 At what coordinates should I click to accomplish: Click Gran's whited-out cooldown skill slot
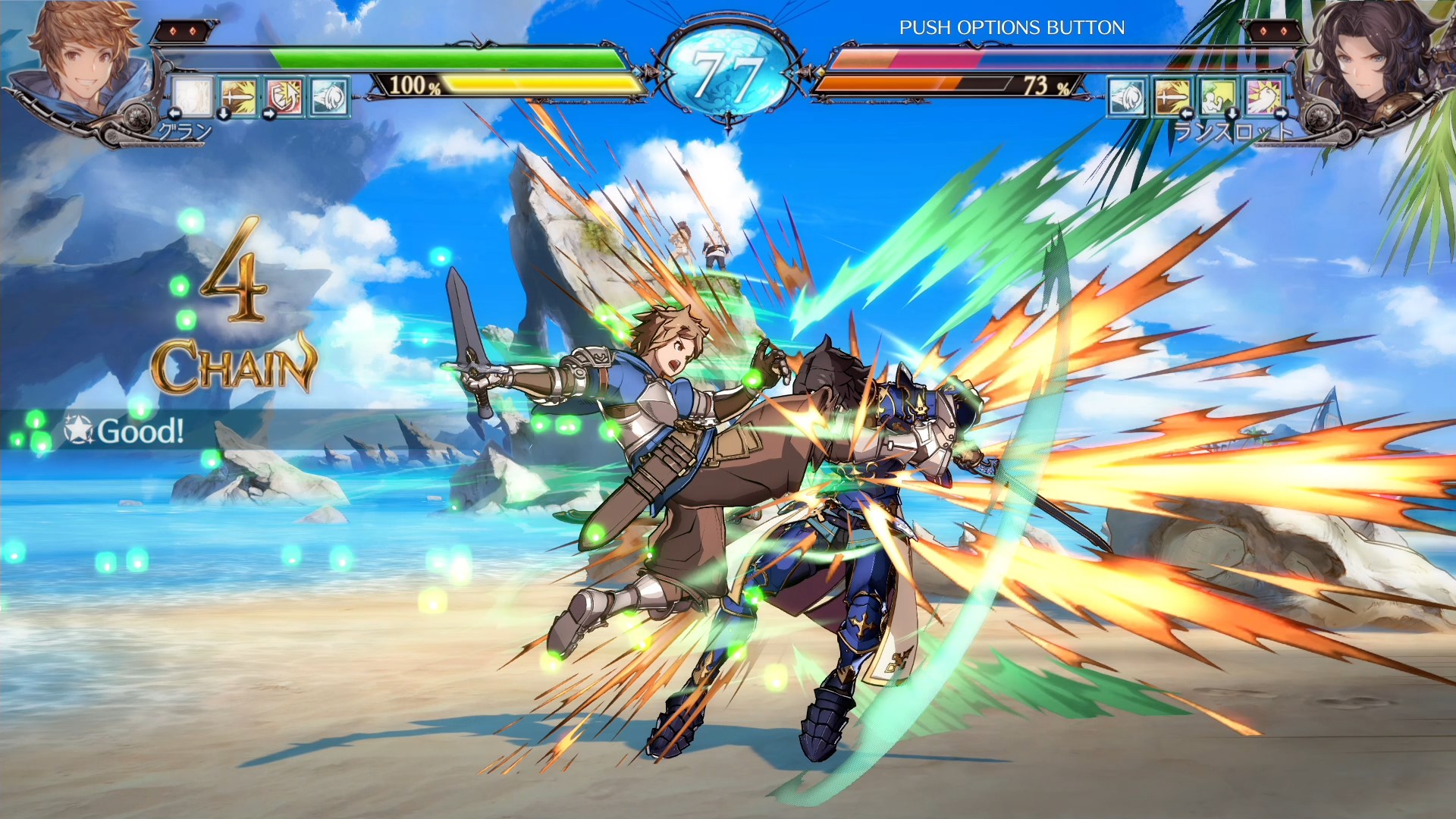[193, 97]
